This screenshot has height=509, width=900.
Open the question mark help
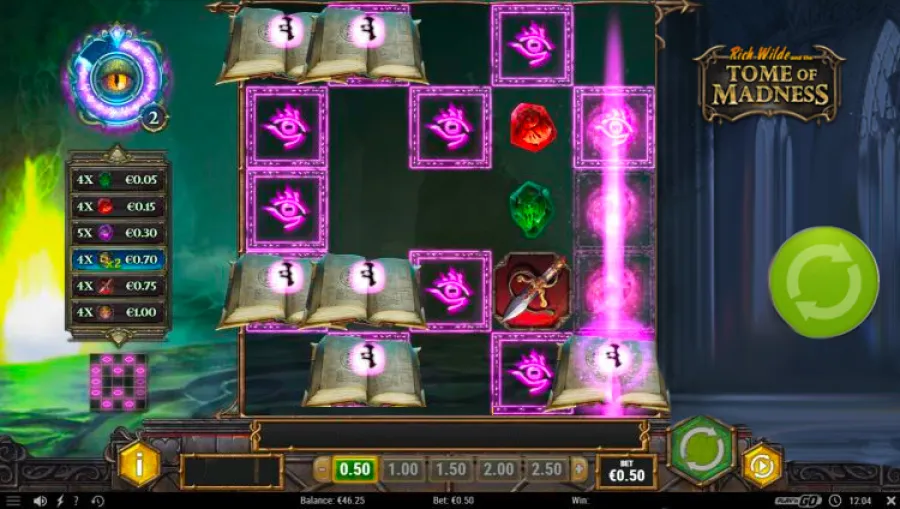click(77, 500)
